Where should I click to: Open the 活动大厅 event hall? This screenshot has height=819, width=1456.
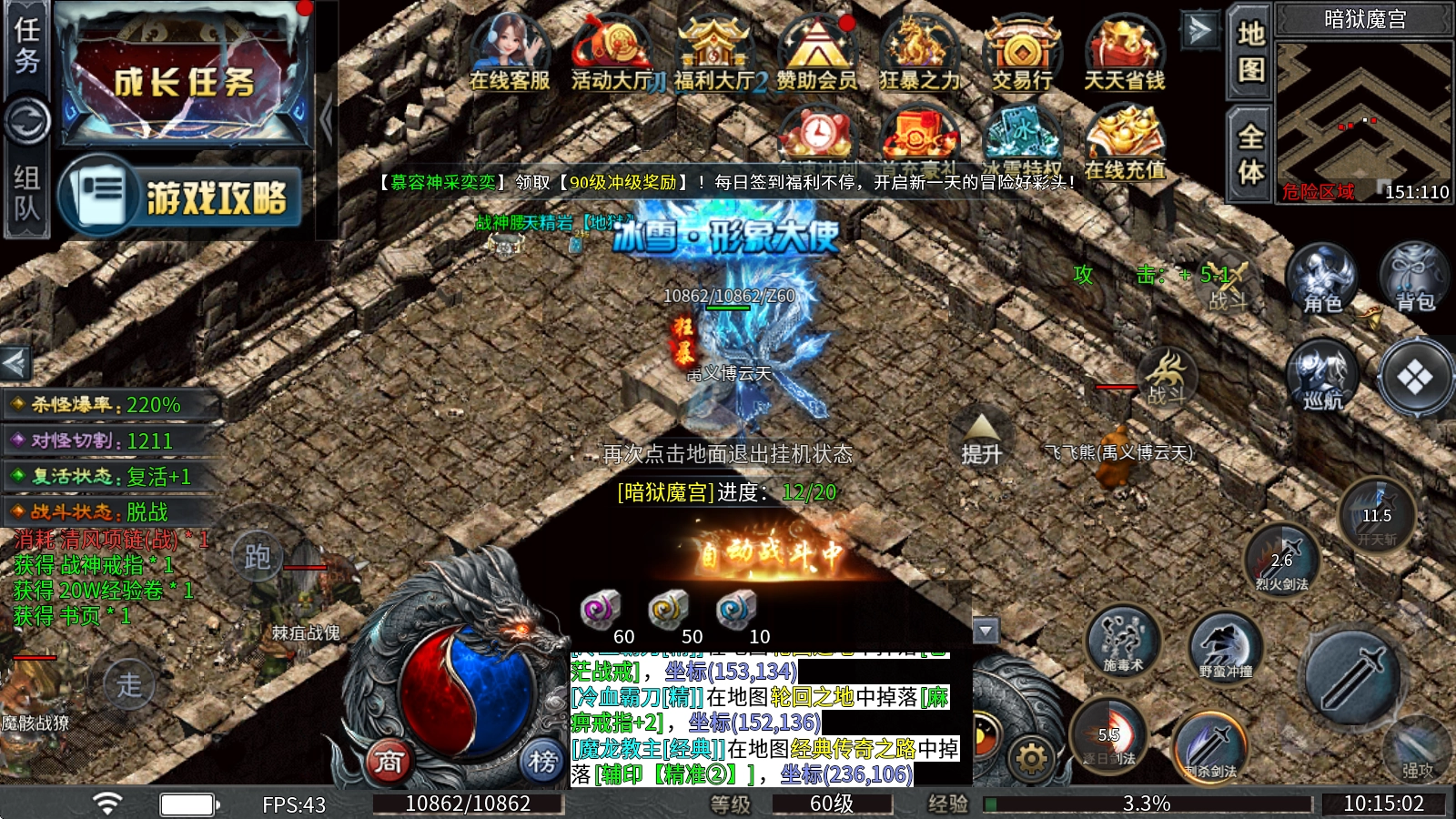click(x=612, y=53)
